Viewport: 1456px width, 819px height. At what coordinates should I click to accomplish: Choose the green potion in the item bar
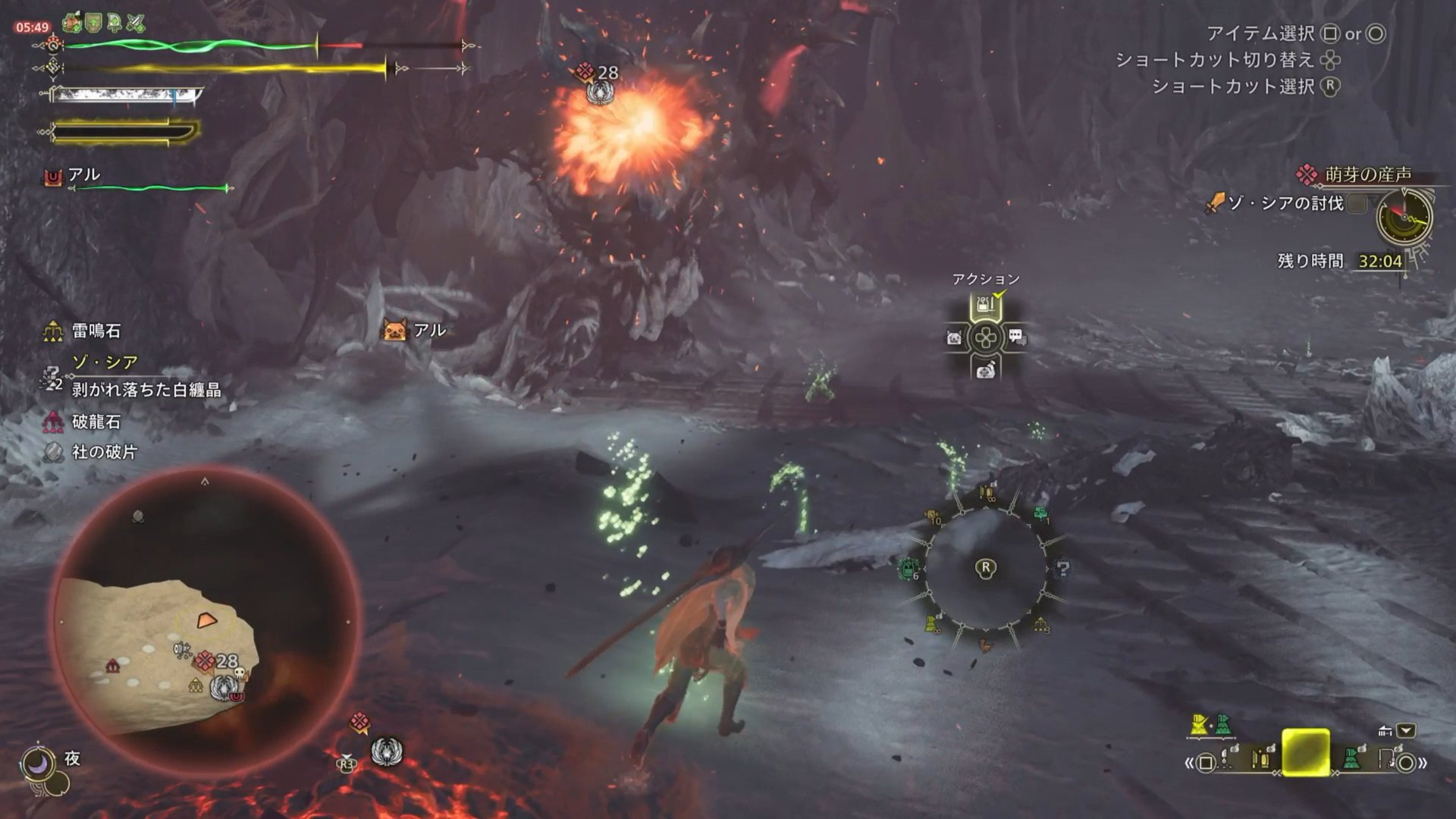[1351, 758]
